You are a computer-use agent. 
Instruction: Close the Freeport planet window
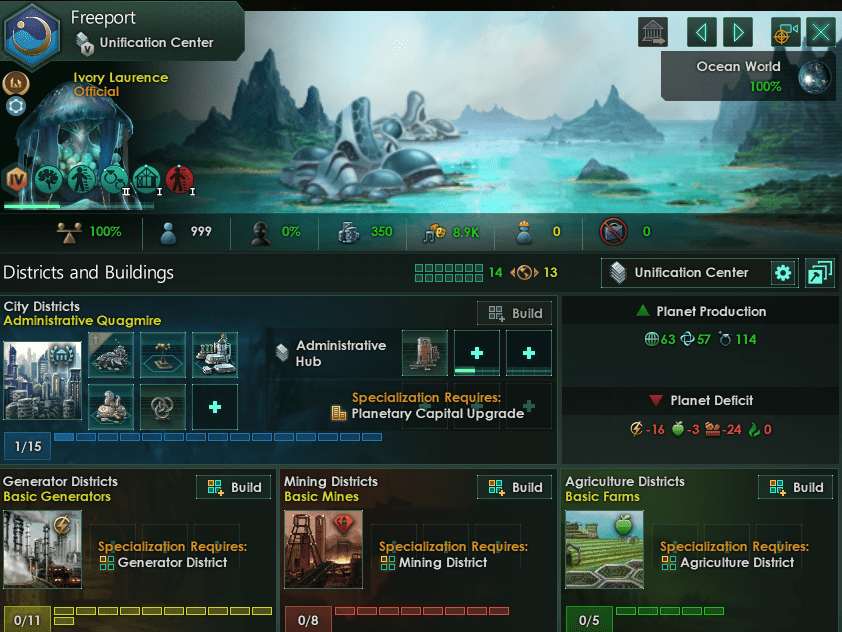pyautogui.click(x=822, y=32)
